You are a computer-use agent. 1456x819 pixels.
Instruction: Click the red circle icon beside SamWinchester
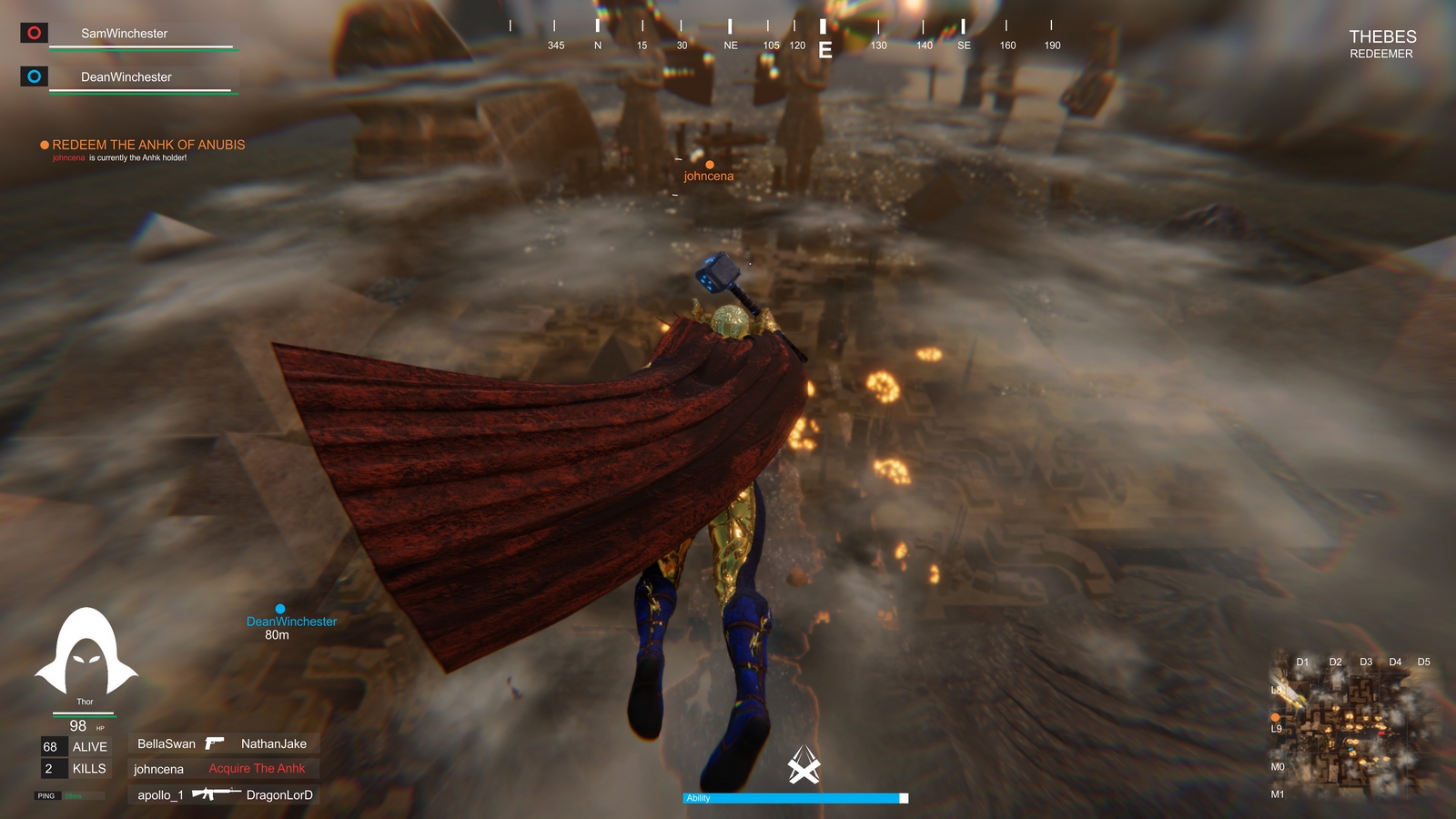click(34, 33)
